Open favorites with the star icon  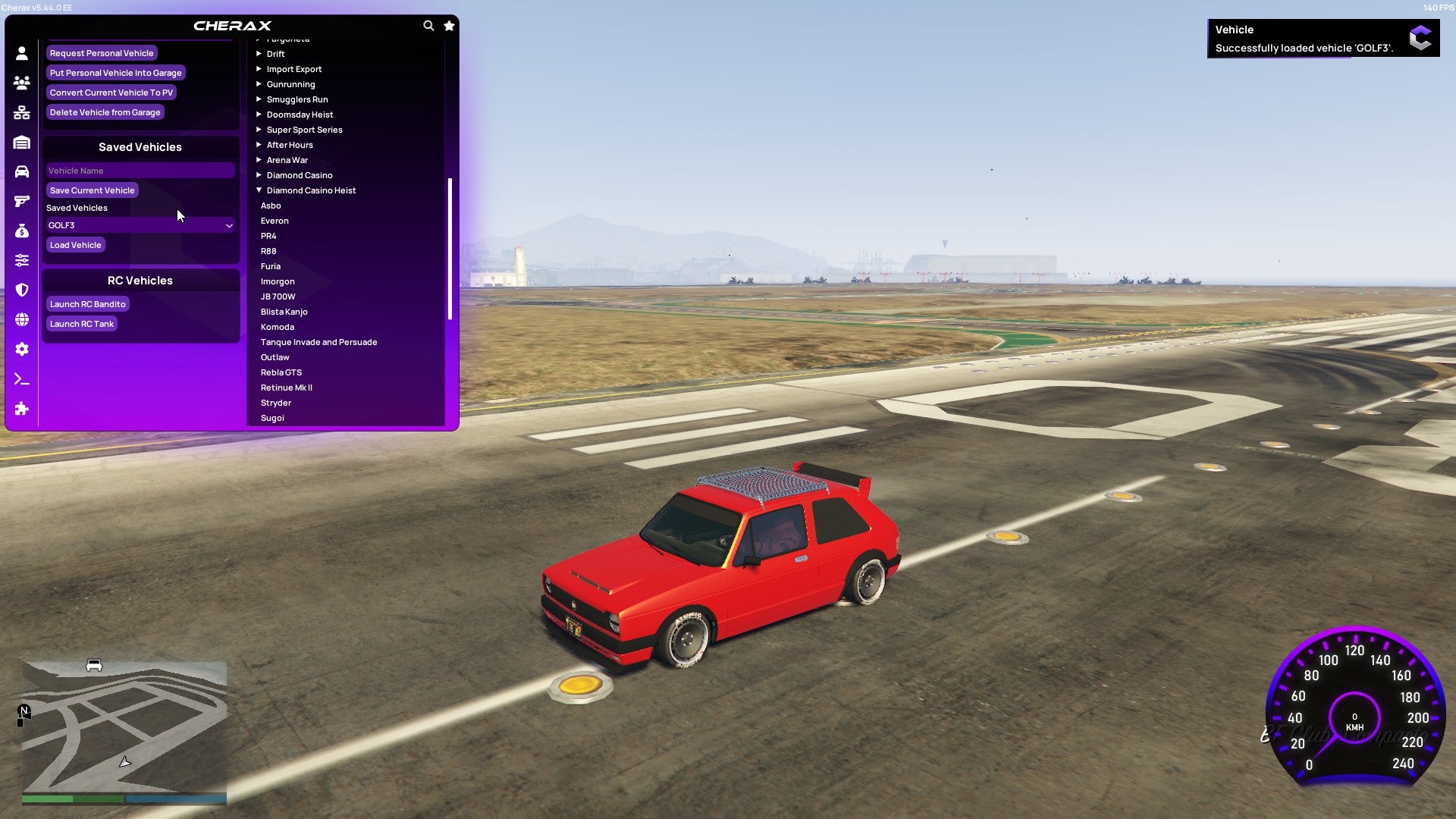click(x=449, y=25)
